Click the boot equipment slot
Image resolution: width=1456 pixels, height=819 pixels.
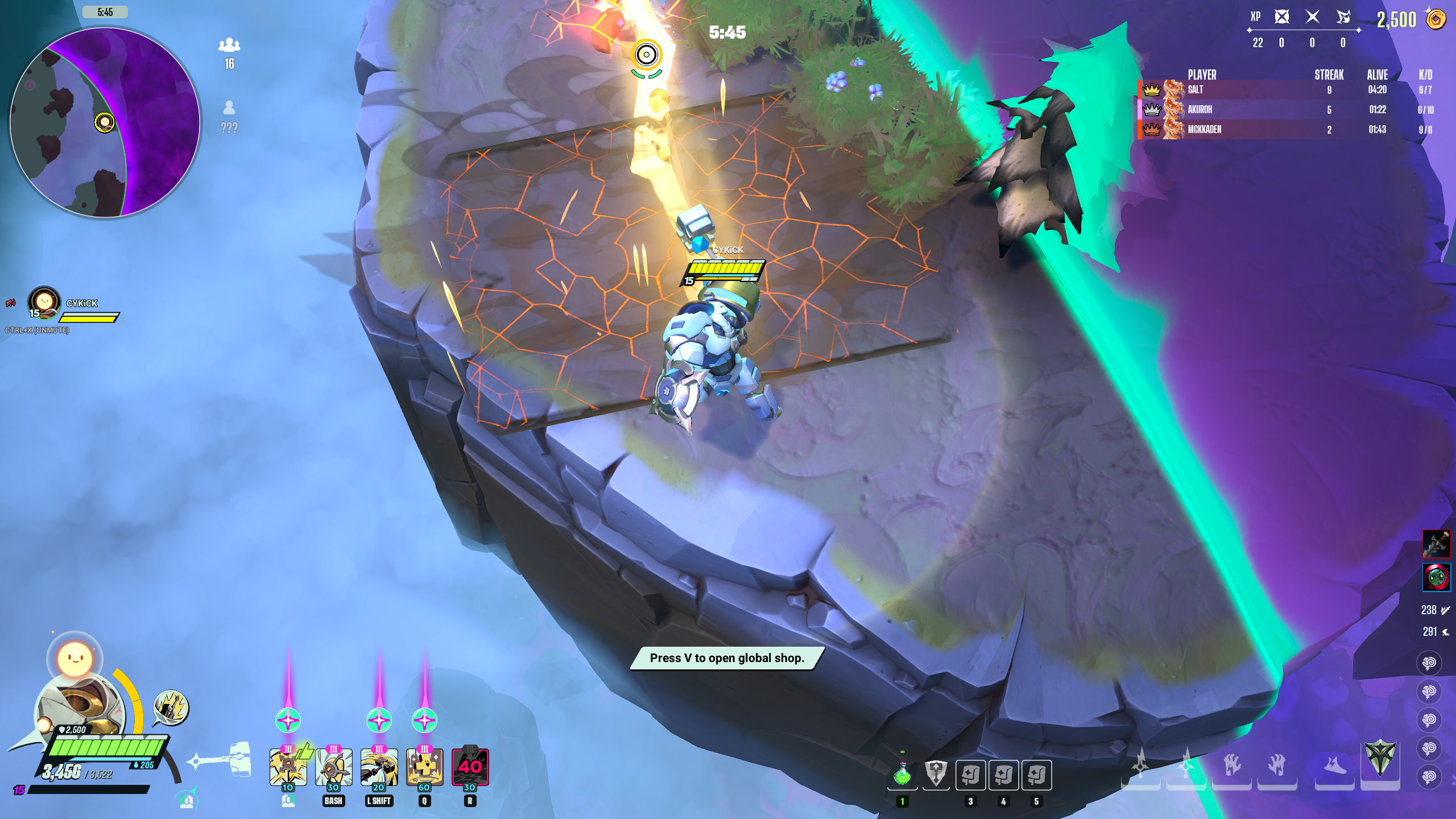[1334, 767]
